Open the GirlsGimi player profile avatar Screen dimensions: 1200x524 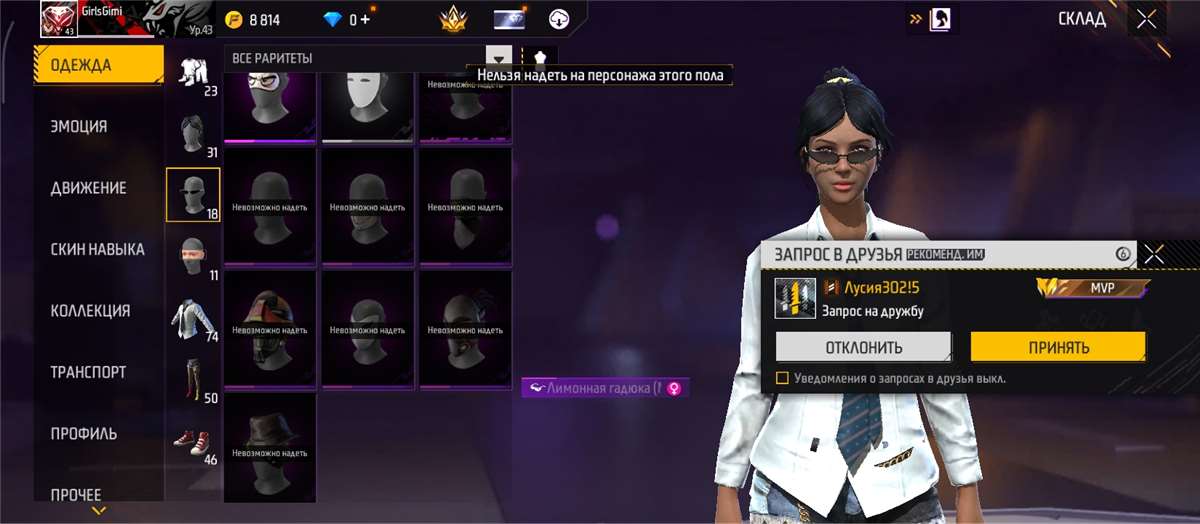click(x=58, y=18)
